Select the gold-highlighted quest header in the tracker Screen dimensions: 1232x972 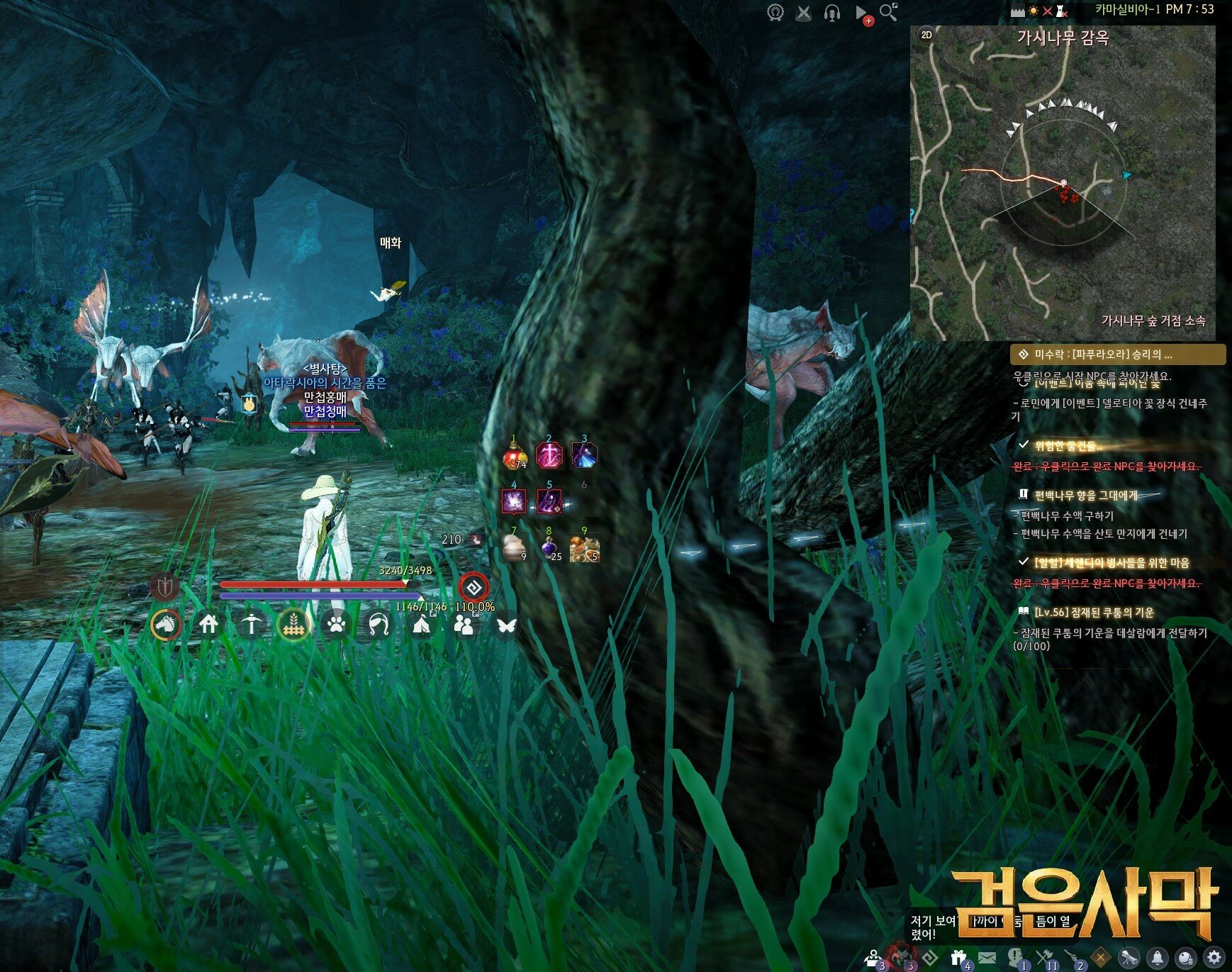(x=1117, y=354)
